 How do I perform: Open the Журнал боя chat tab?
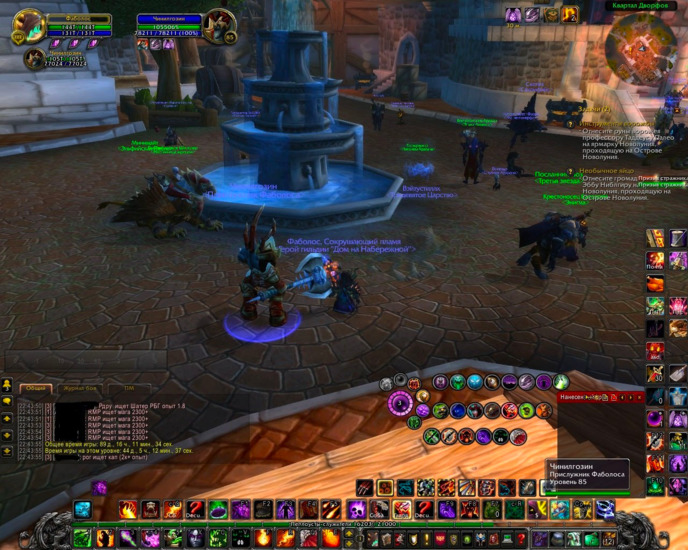click(x=80, y=388)
